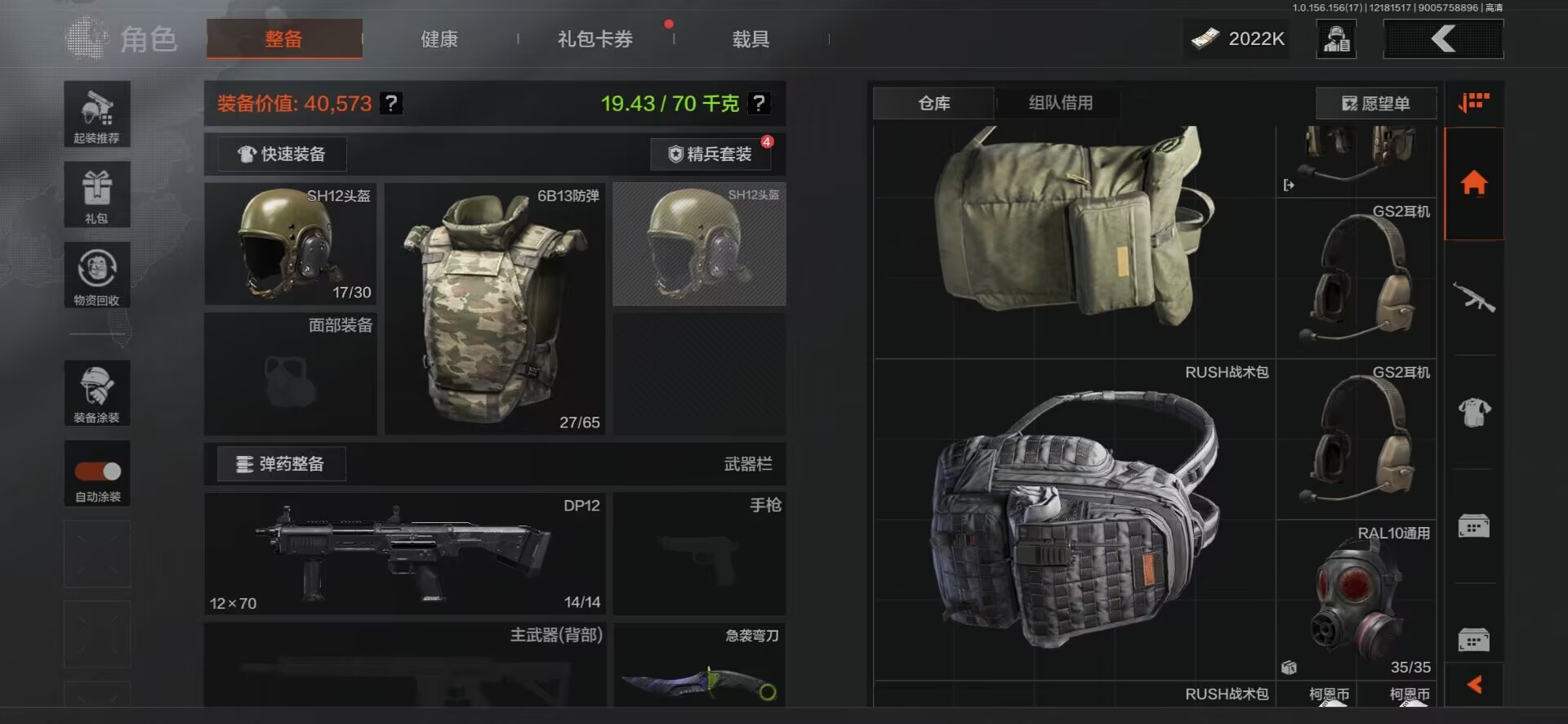This screenshot has width=1568, height=724.
Task: Open 装备涂装 equipment skins
Action: (x=97, y=393)
